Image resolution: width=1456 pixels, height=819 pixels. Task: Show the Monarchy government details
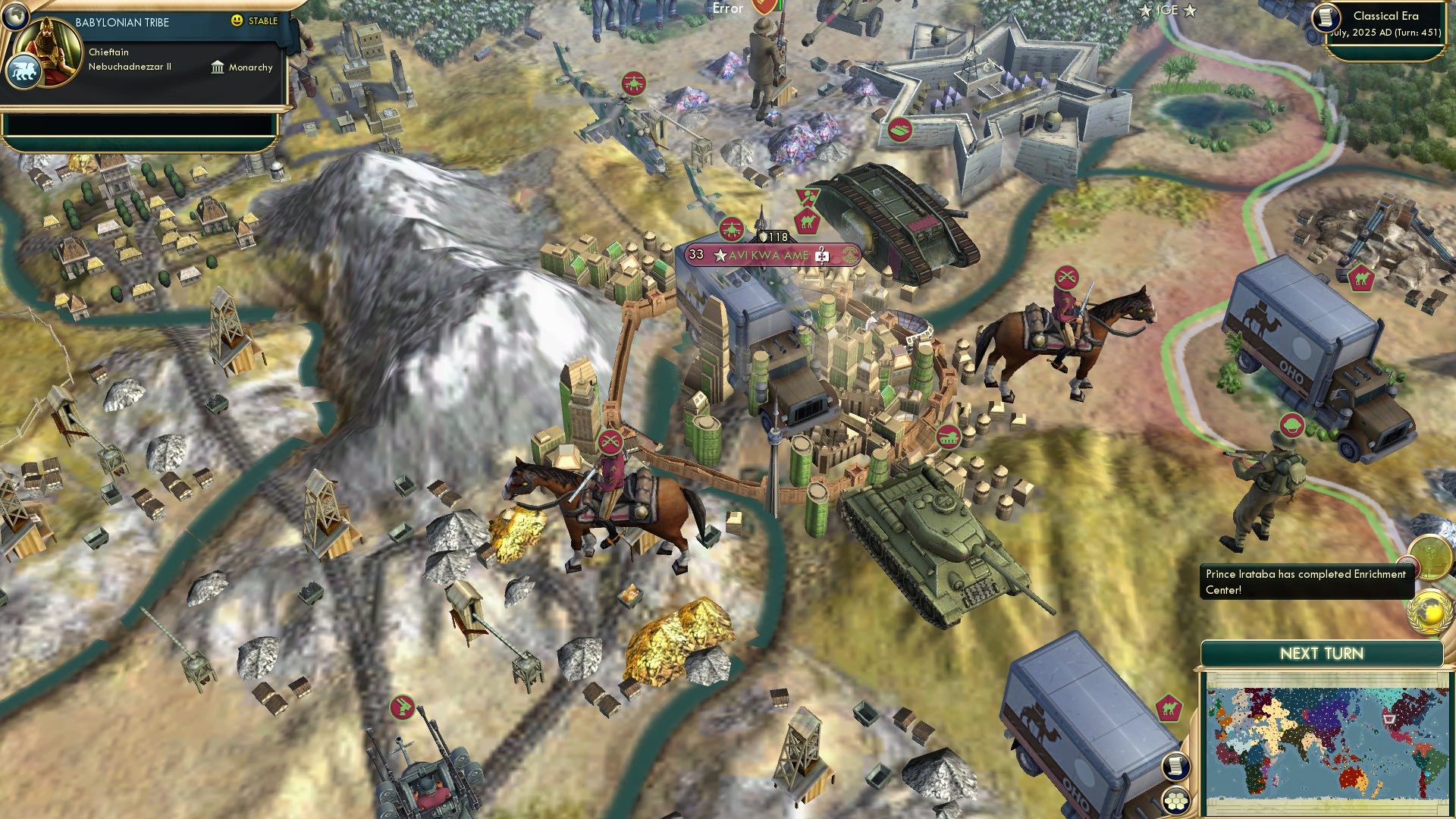pyautogui.click(x=242, y=67)
